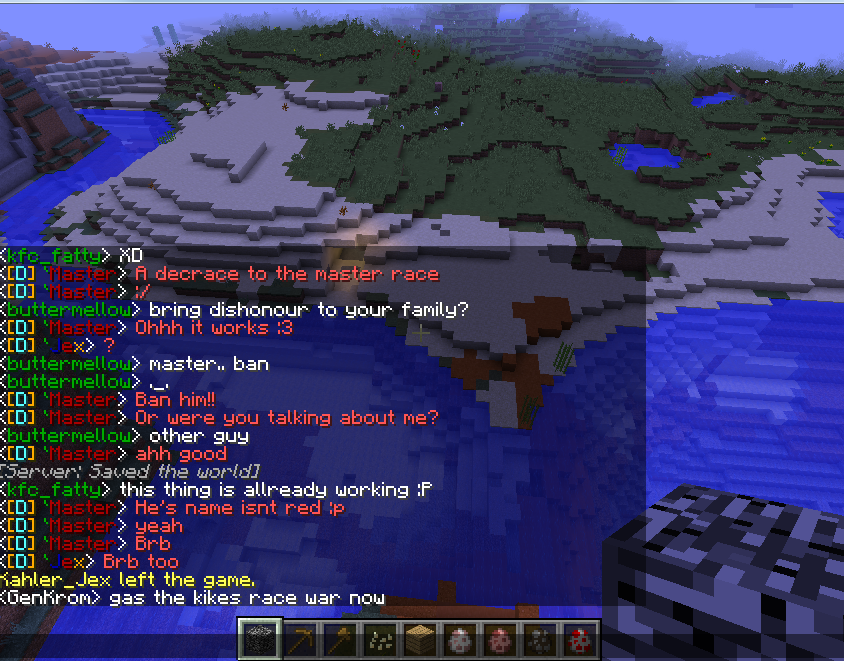Select the bedrock block hotbar slot

258,638
